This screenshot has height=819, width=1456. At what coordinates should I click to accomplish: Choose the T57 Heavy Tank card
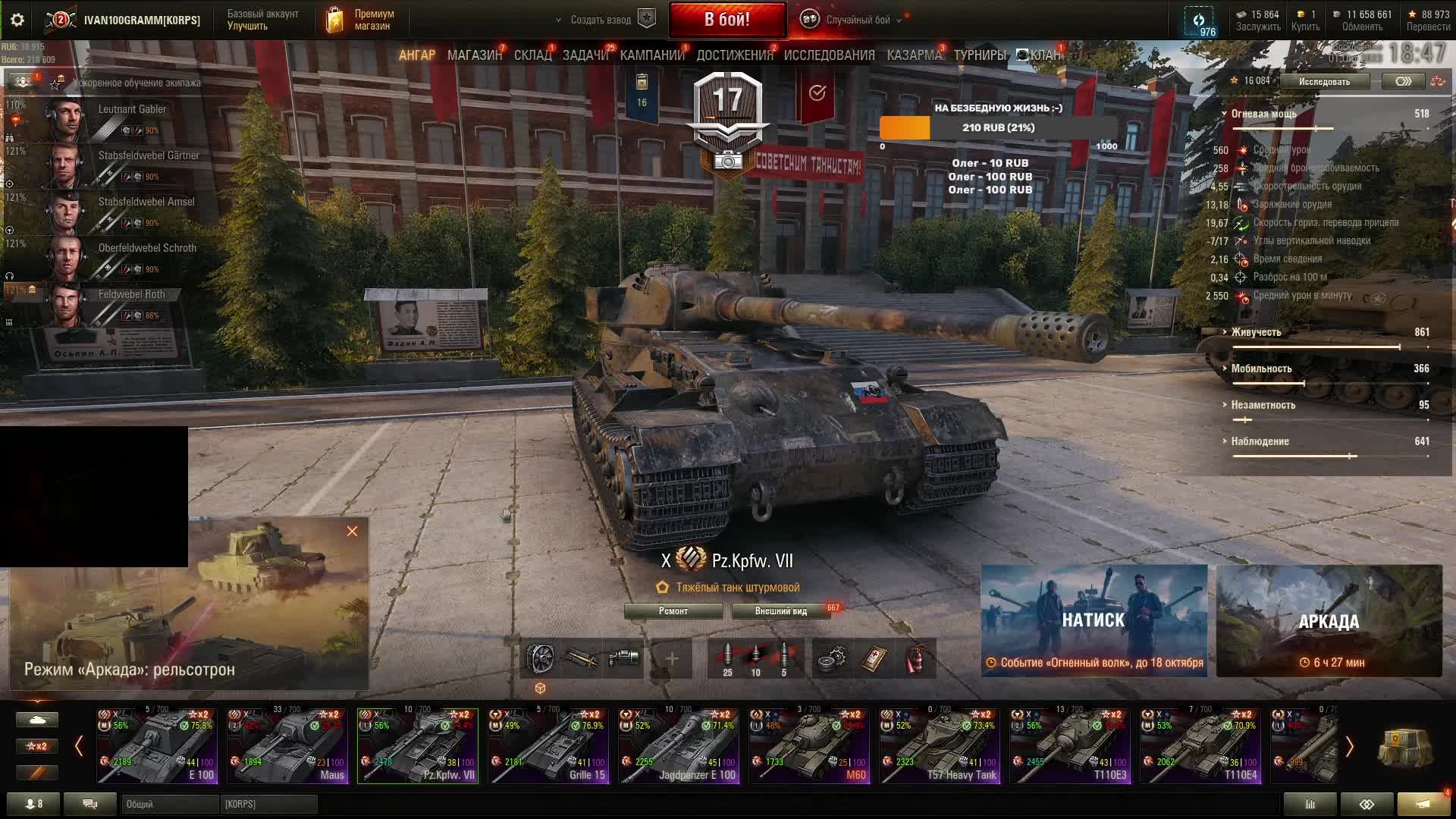point(940,745)
